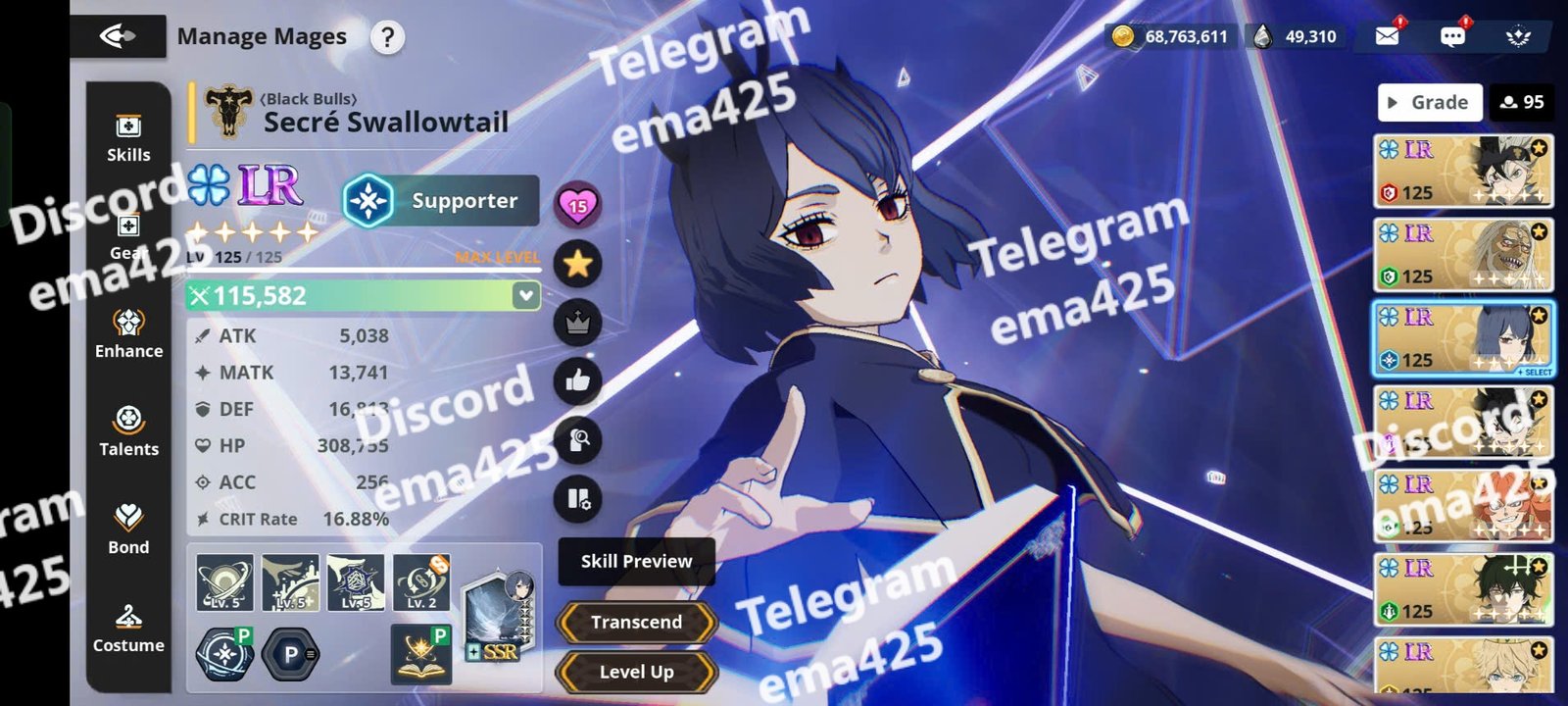Open the Manage Mages help question mark
The height and width of the screenshot is (706, 1568).
point(388,38)
